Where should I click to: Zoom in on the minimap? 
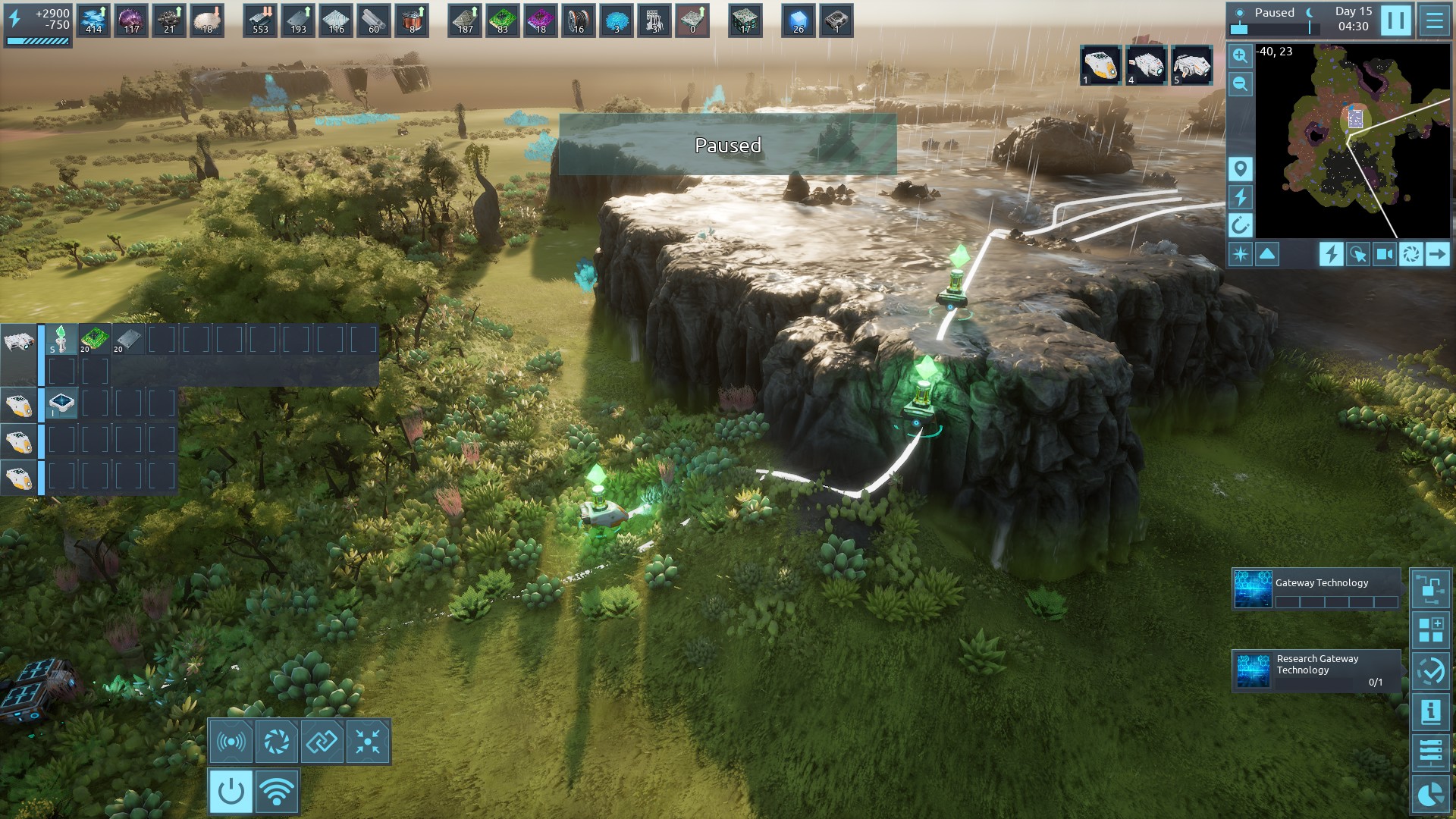point(1240,55)
